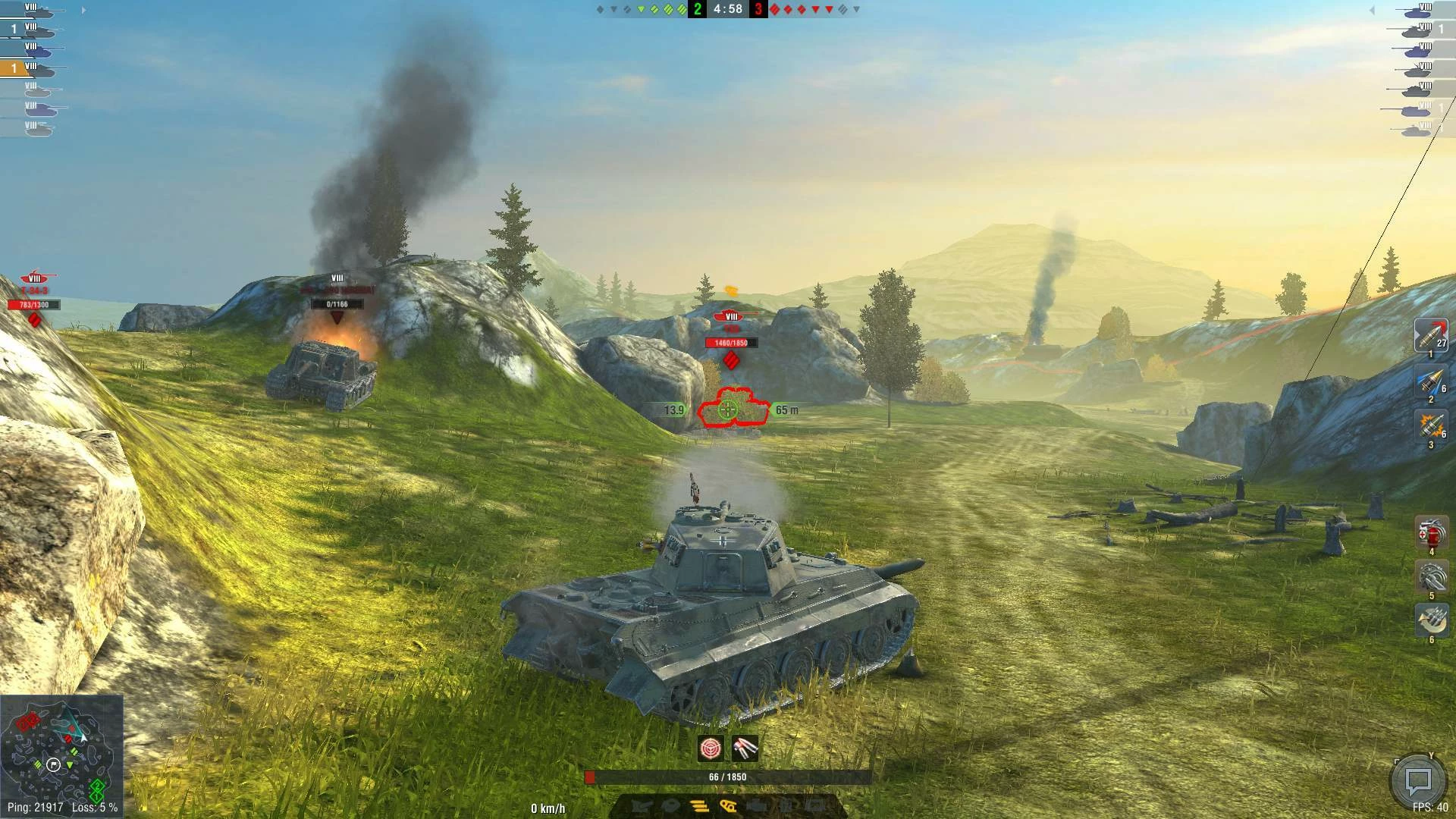Click the shells status icon above health bar
Image resolution: width=1456 pixels, height=819 pixels.
(x=745, y=749)
